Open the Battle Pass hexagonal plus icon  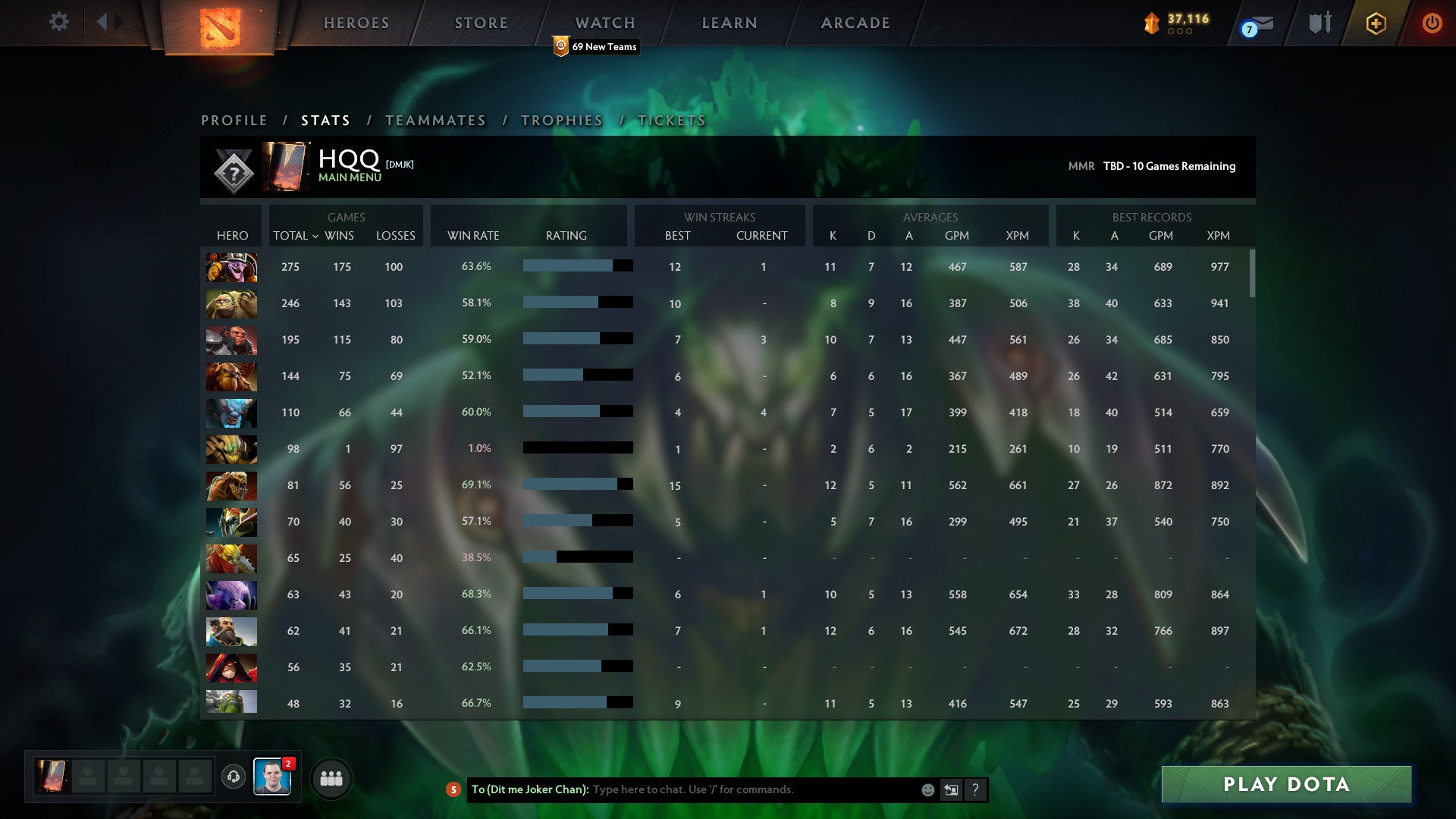[x=1375, y=23]
